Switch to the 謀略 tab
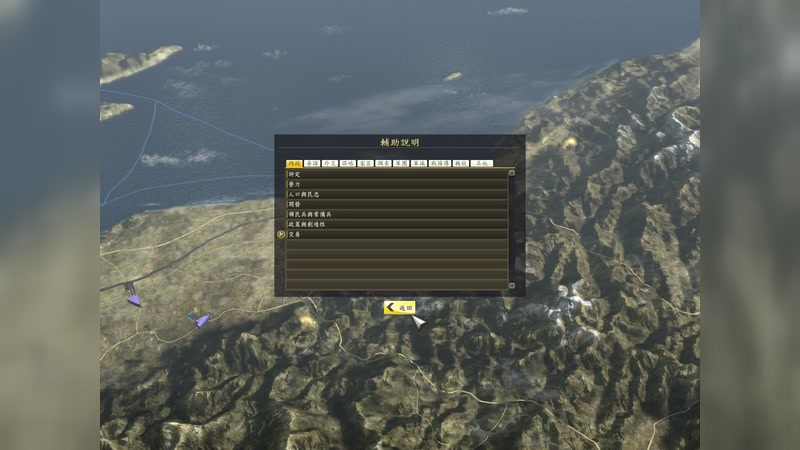 [348, 163]
